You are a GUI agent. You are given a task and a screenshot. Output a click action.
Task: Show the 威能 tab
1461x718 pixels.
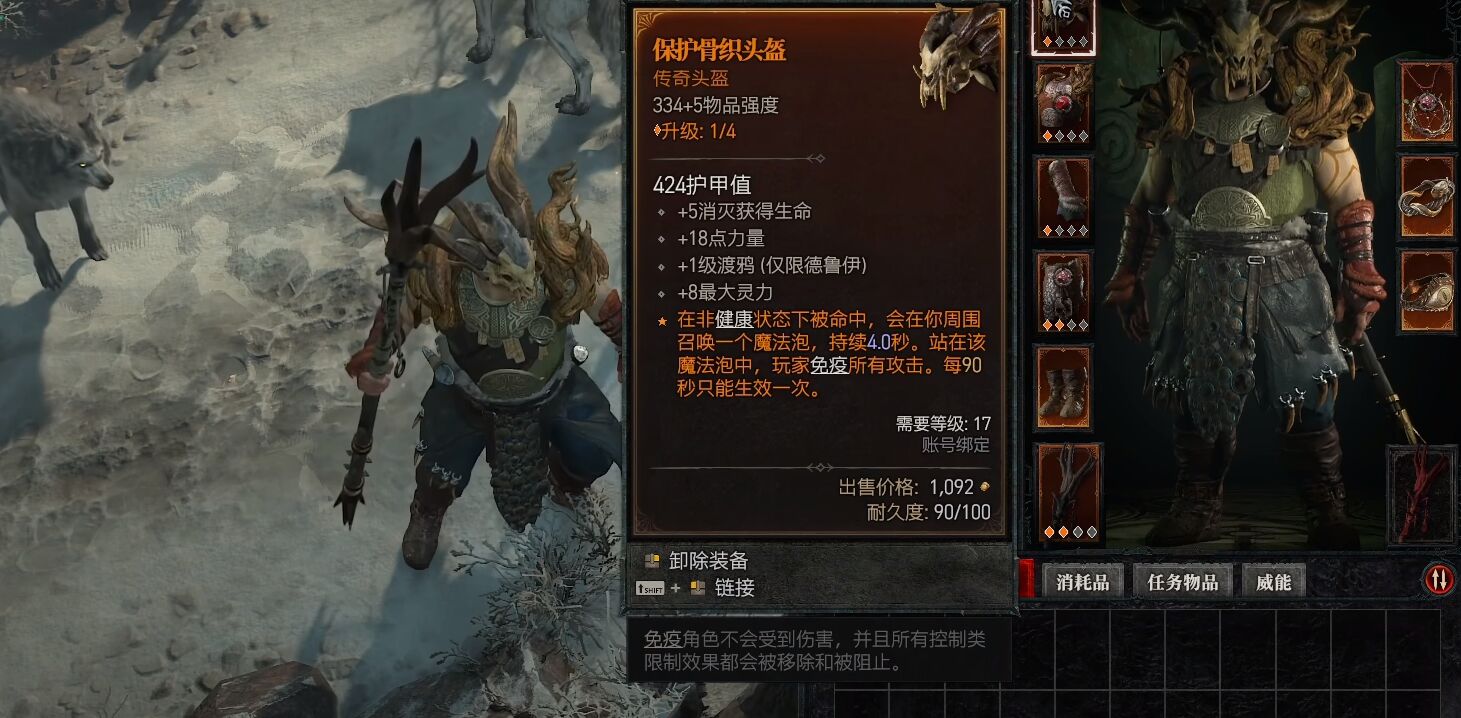pos(1273,581)
